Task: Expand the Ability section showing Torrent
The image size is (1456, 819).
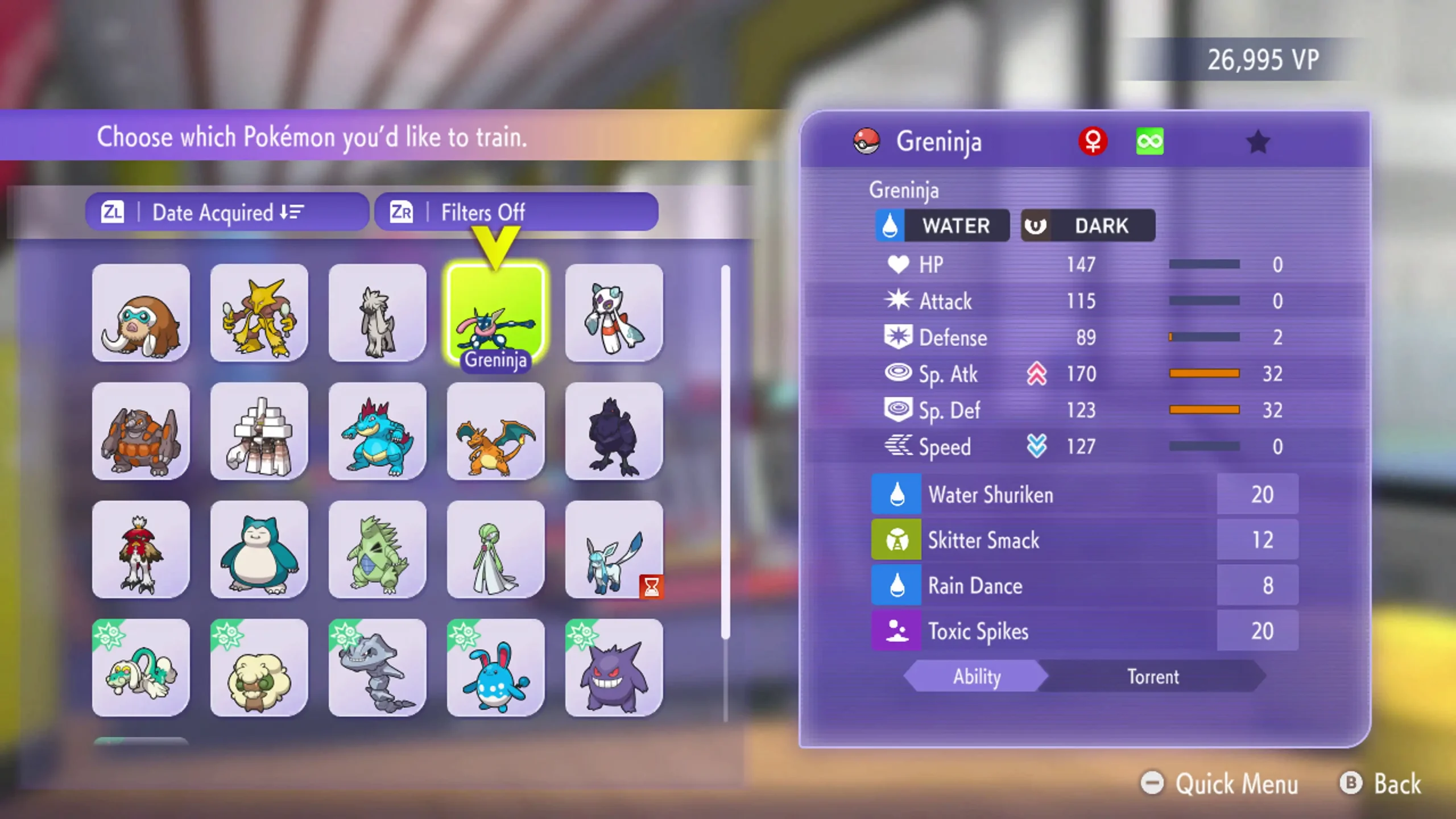Action: pyautogui.click(x=1155, y=677)
